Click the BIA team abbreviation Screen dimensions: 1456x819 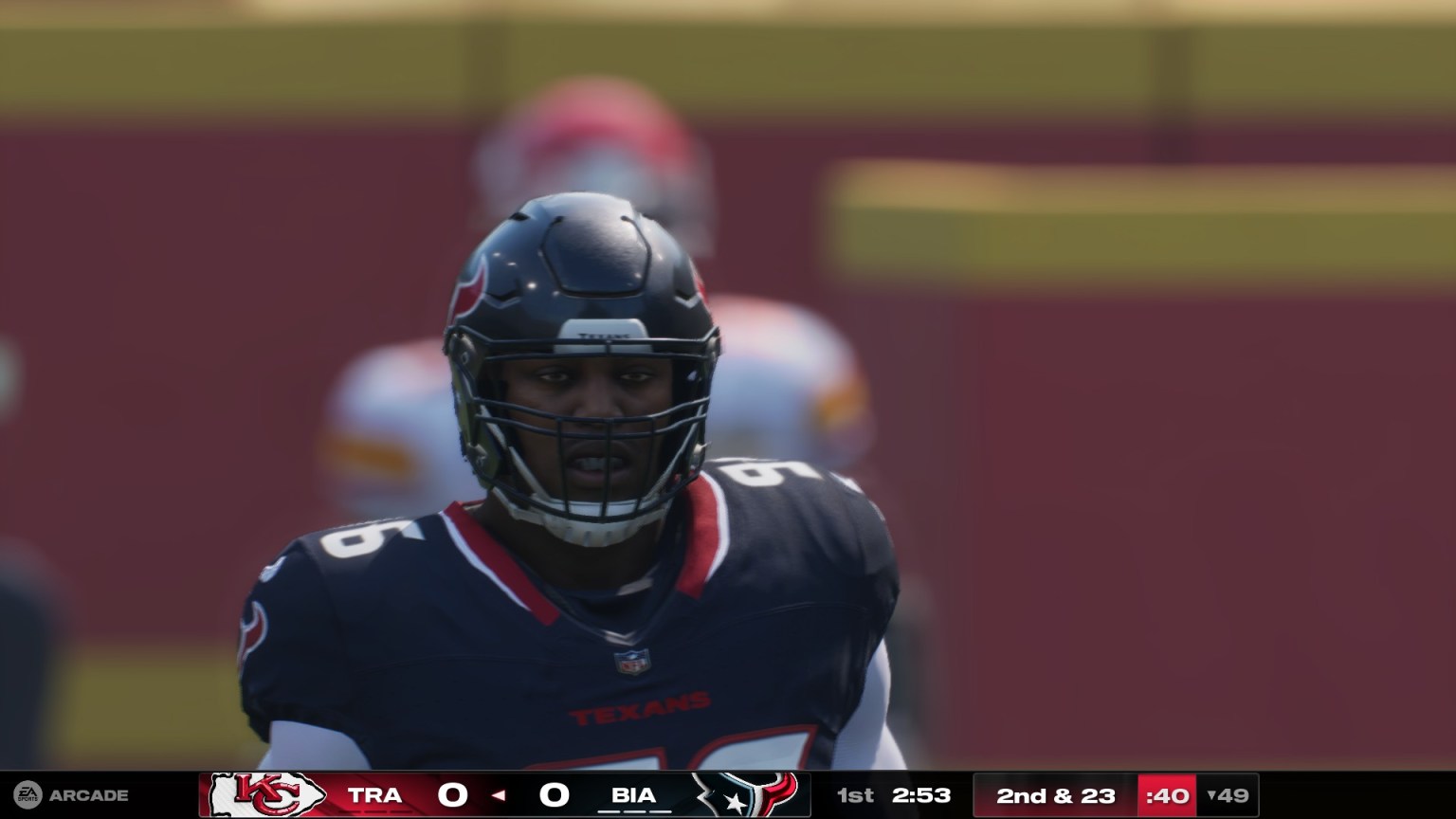pos(631,795)
